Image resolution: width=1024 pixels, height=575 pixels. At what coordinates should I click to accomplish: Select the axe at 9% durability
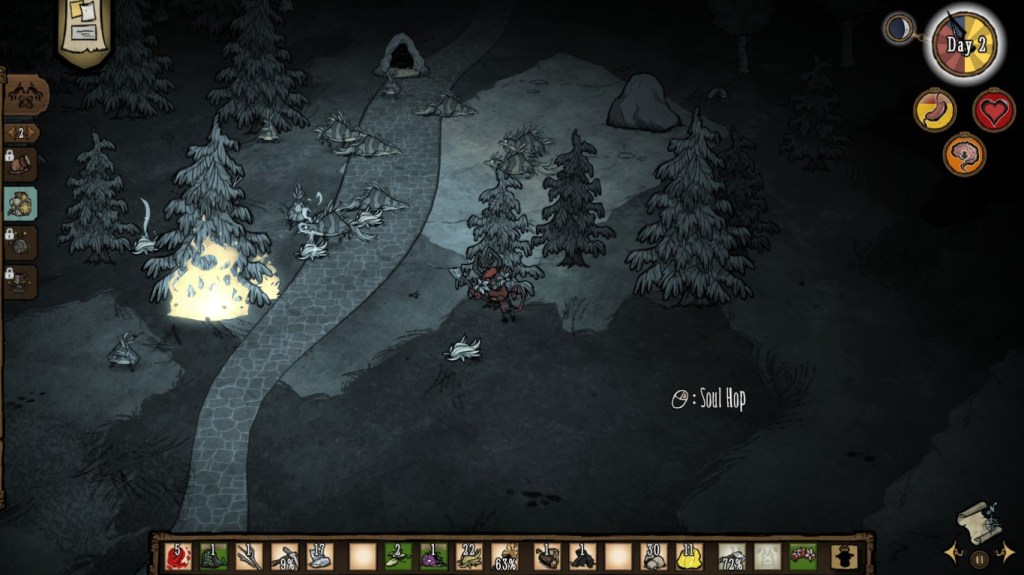pyautogui.click(x=284, y=556)
